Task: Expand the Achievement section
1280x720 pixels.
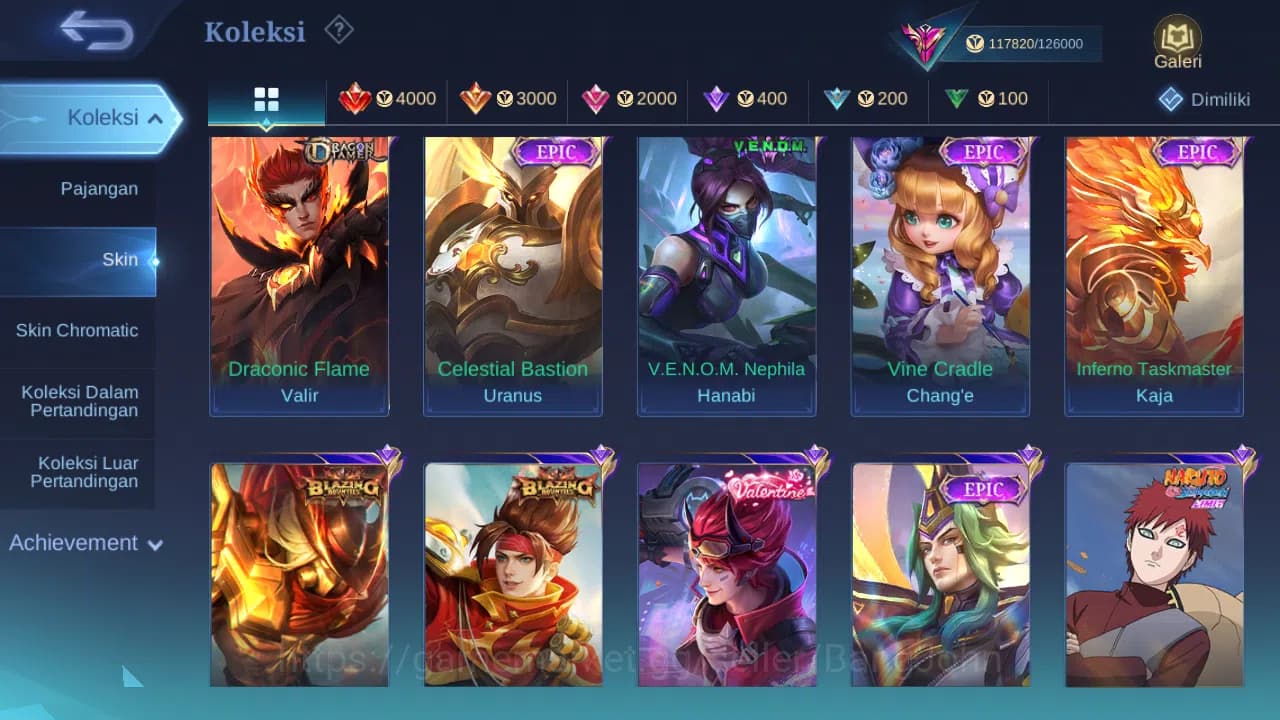Action: click(85, 543)
